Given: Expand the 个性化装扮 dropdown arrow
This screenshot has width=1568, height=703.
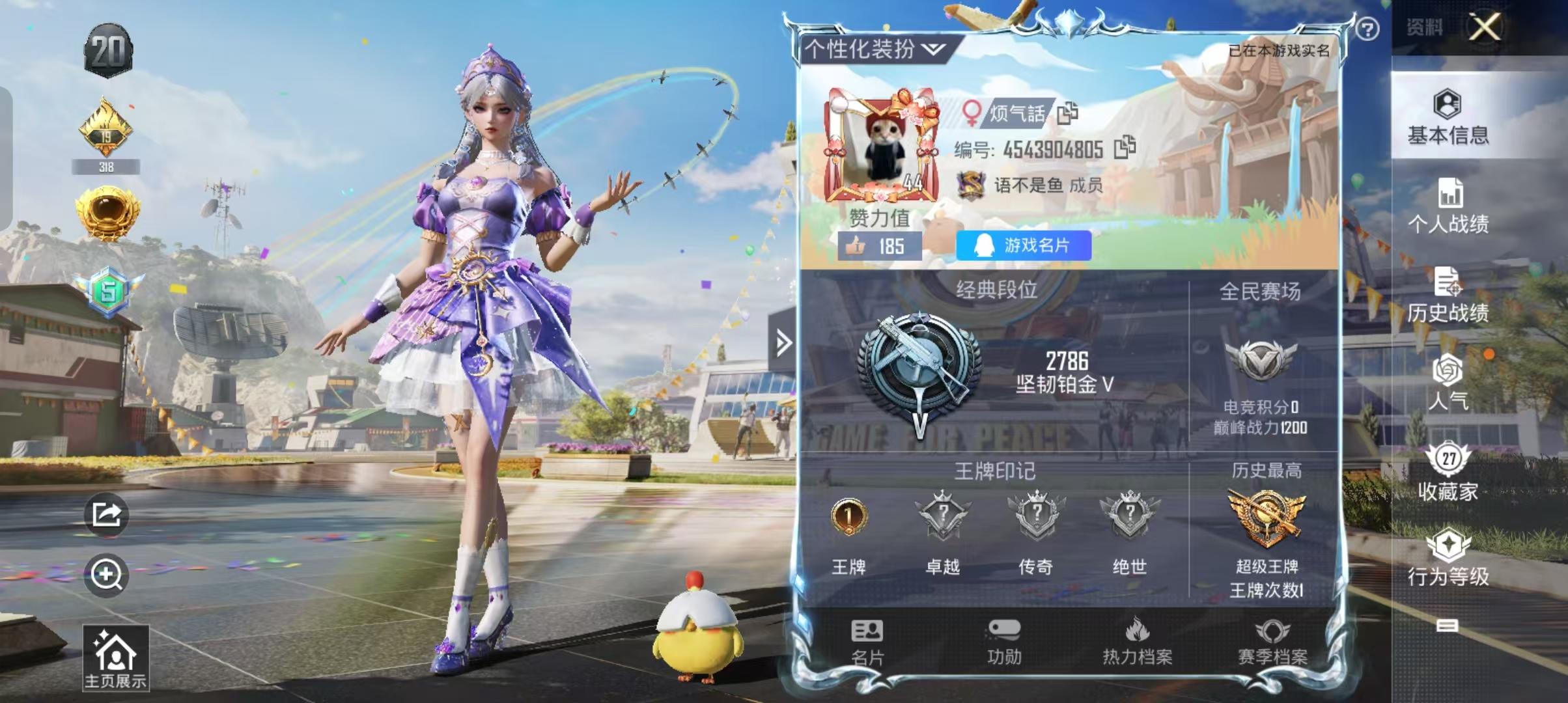Looking at the screenshot, I should click(934, 50).
